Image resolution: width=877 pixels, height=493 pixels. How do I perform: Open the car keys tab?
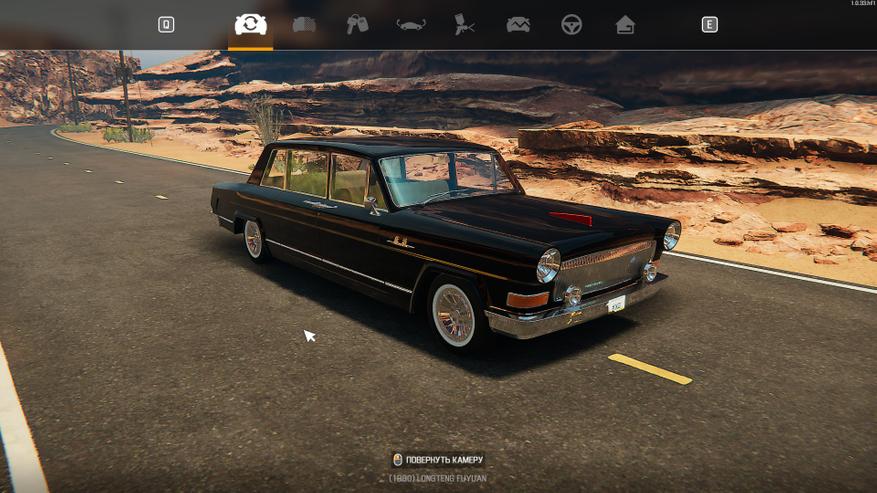click(x=357, y=24)
